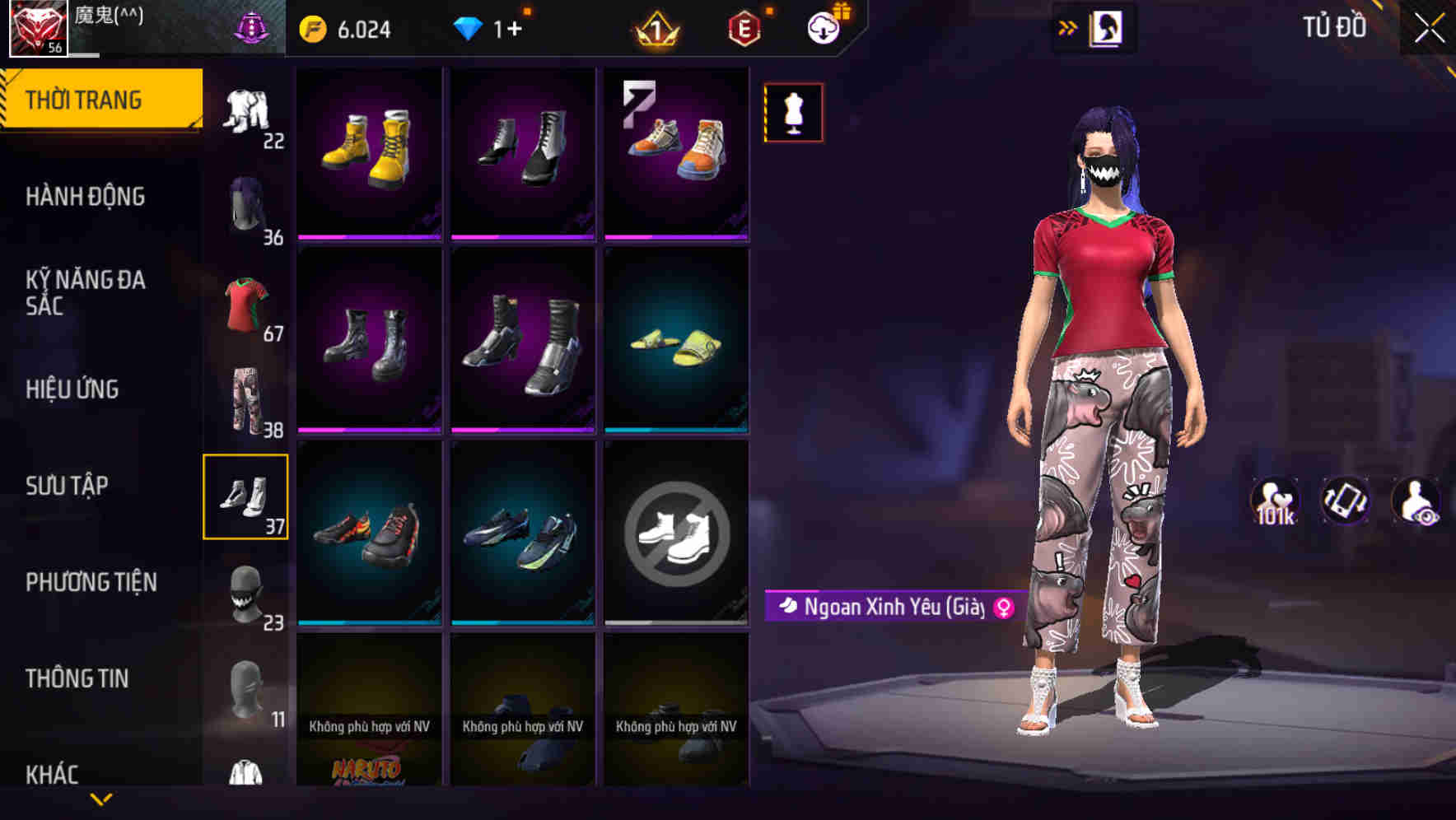
Task: Click the pink rarity bar under yellow boots
Action: (x=369, y=236)
